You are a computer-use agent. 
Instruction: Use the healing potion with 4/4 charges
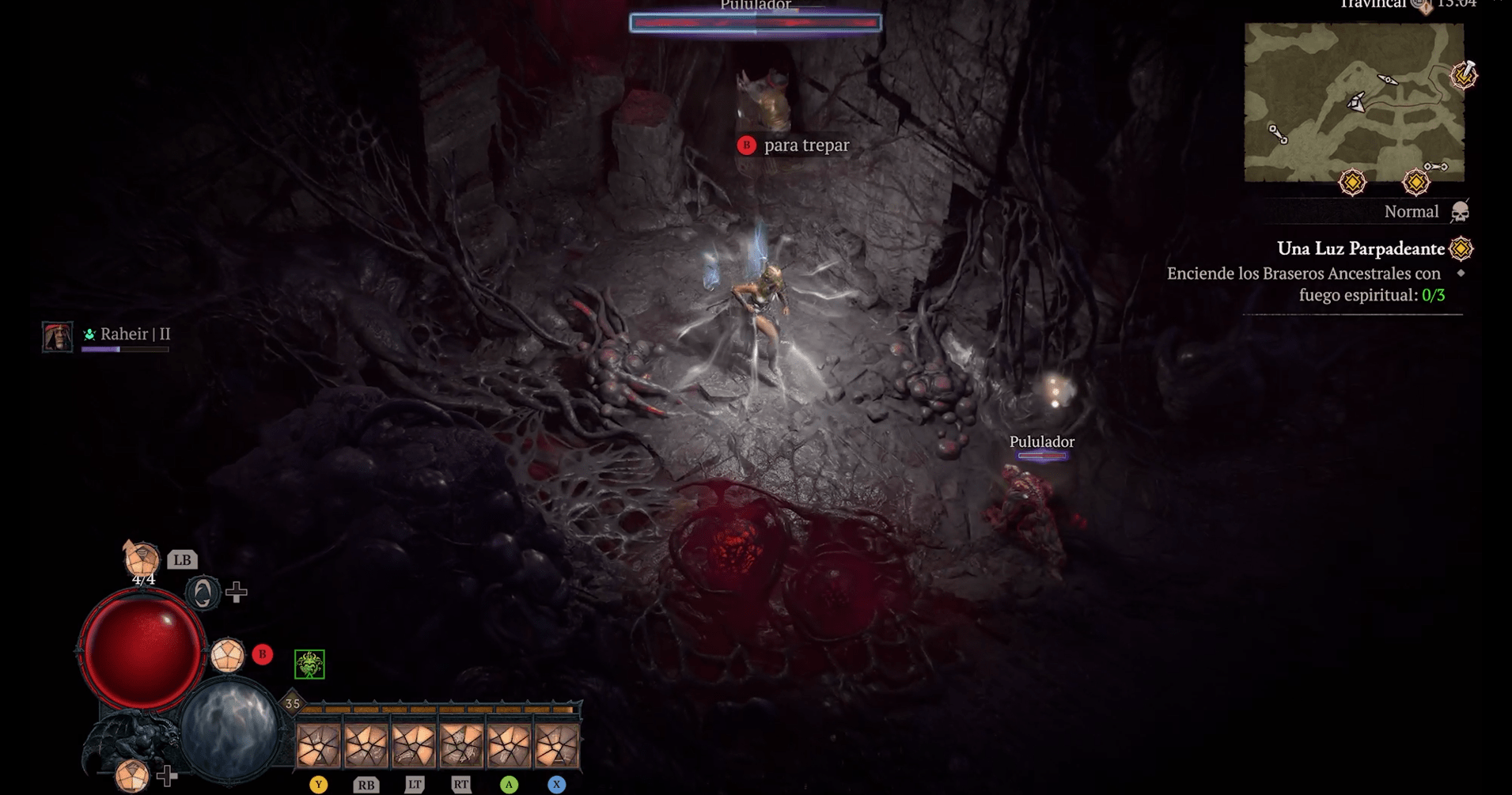pyautogui.click(x=142, y=559)
